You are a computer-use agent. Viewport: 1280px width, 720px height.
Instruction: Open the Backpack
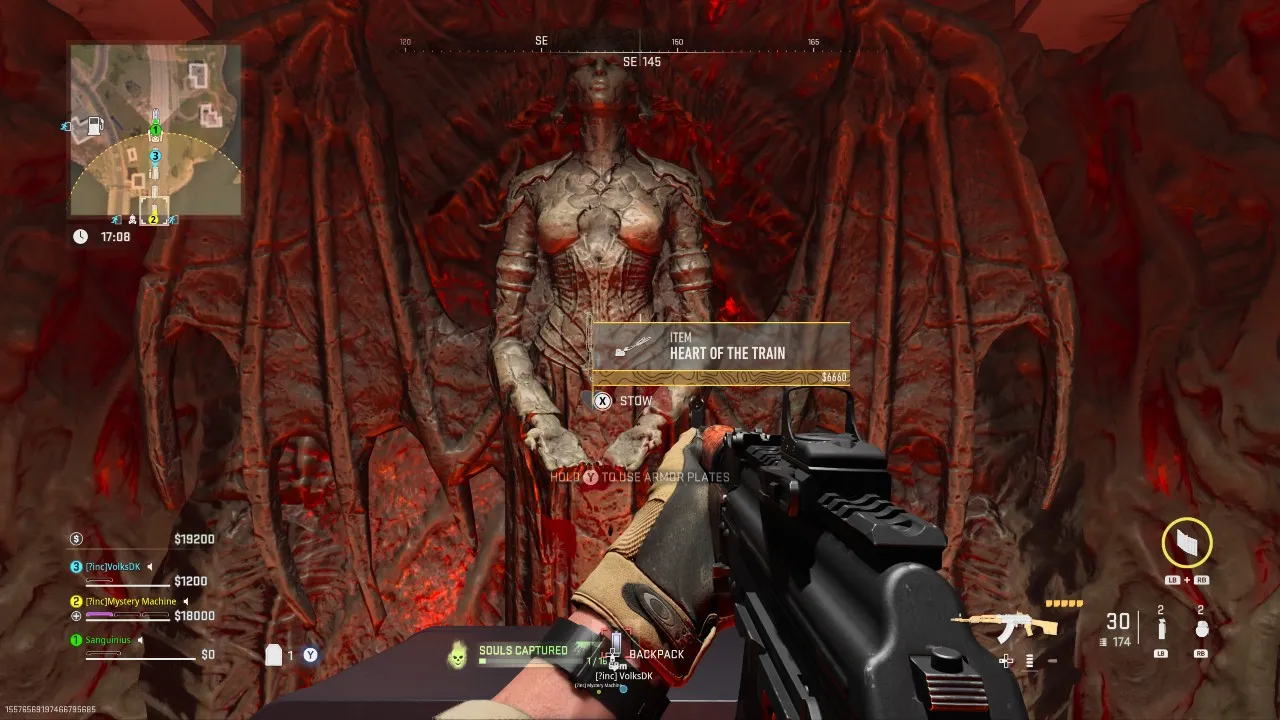coord(656,654)
